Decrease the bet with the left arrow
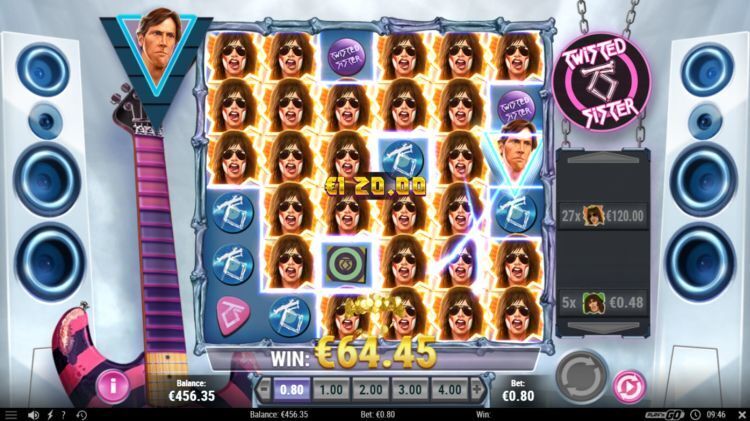Image resolution: width=750 pixels, height=421 pixels. click(263, 387)
